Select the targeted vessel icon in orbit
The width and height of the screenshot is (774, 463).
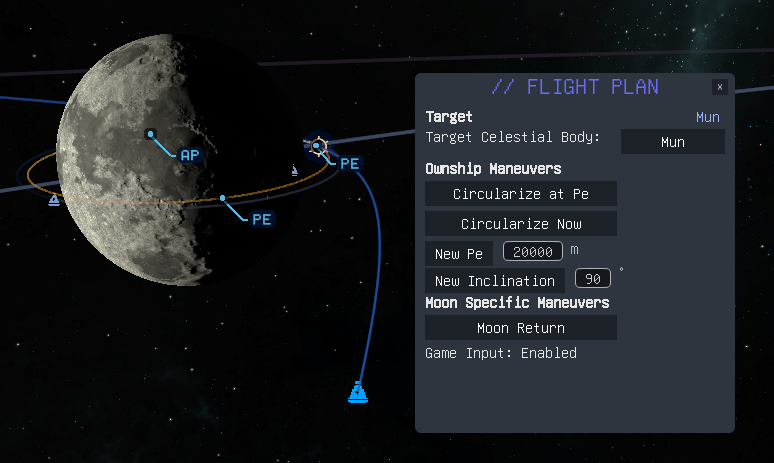[x=317, y=146]
